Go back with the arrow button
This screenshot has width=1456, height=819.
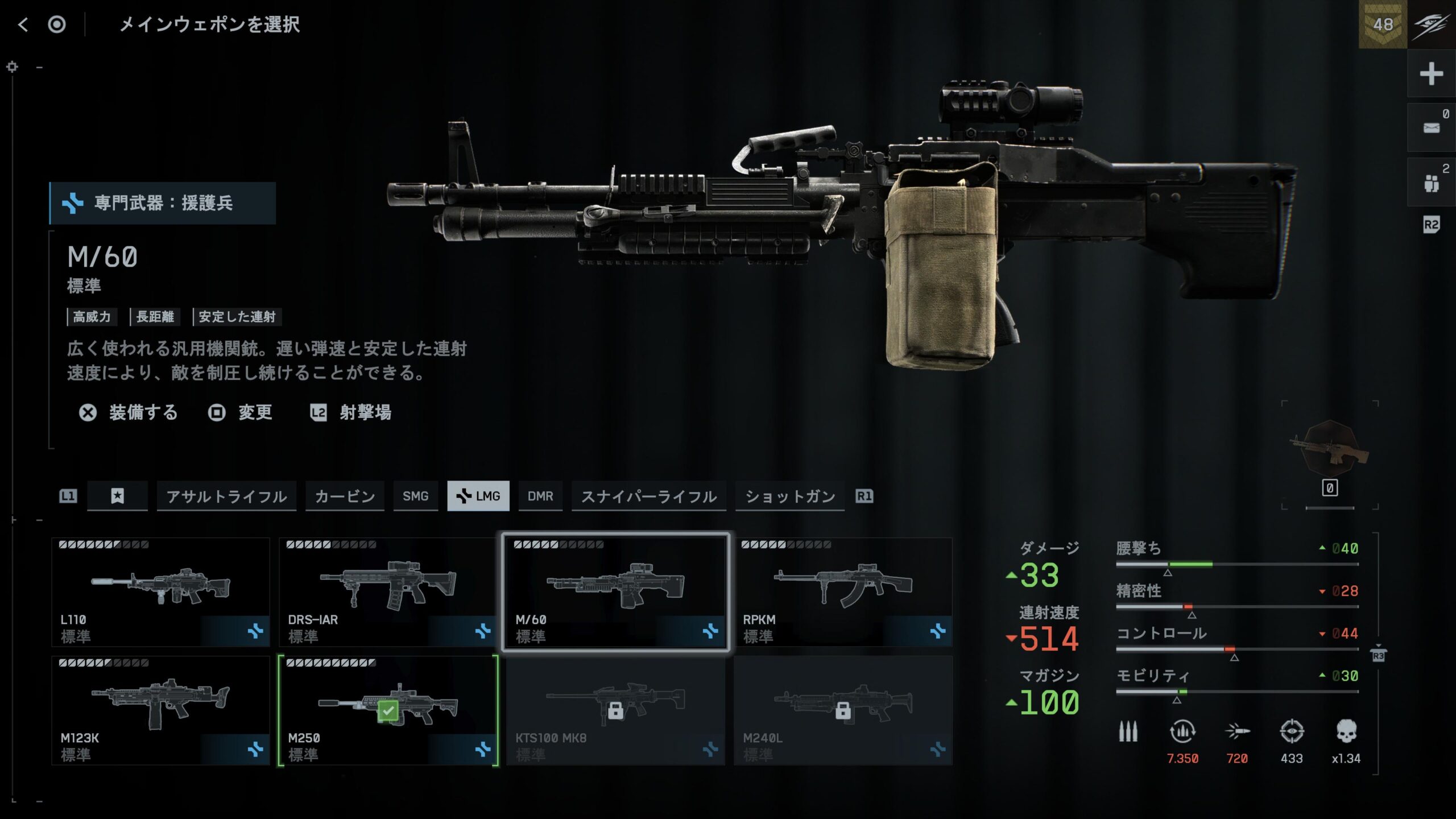pos(23,24)
